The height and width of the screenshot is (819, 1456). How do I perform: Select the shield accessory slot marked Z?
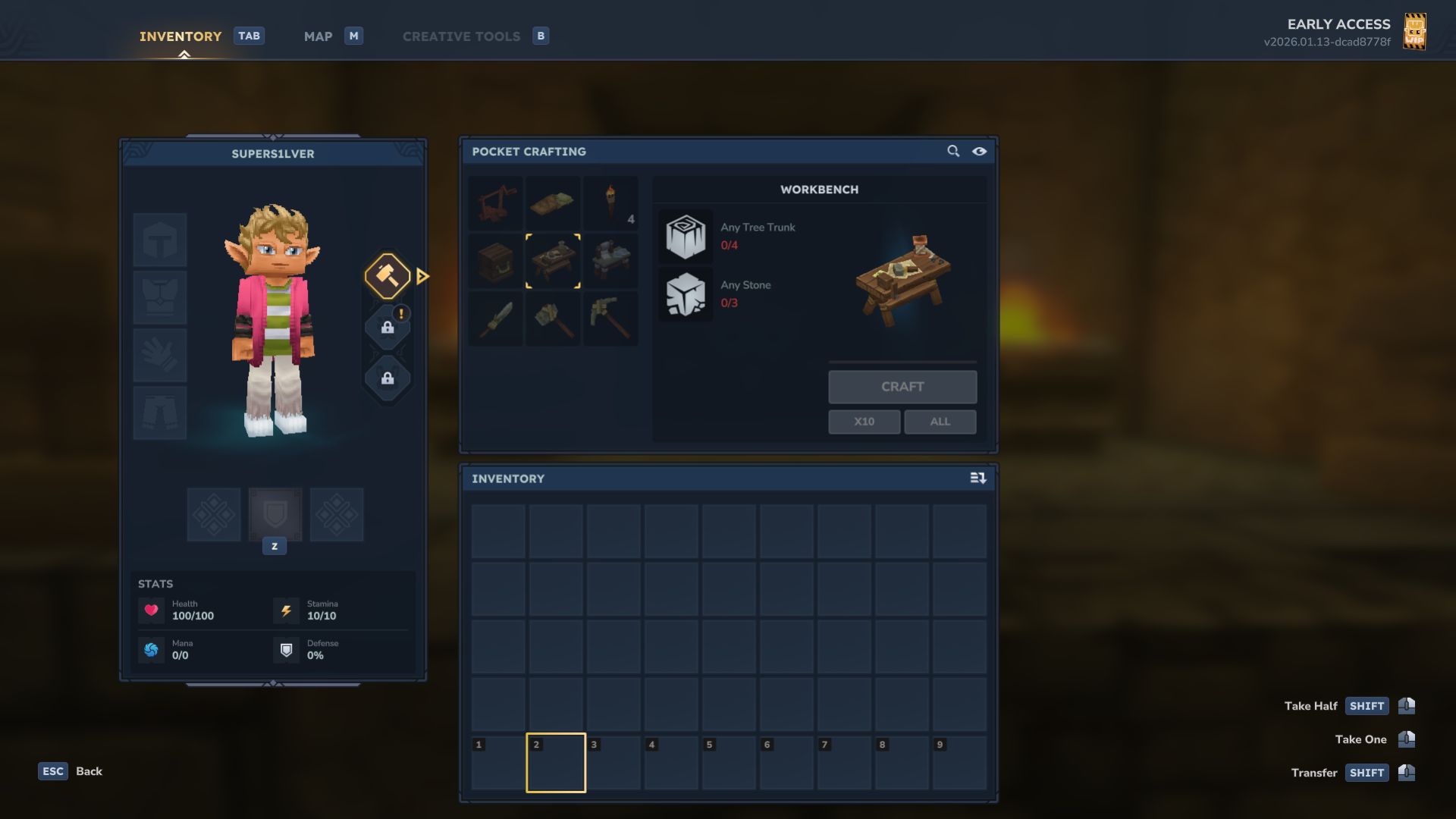275,515
